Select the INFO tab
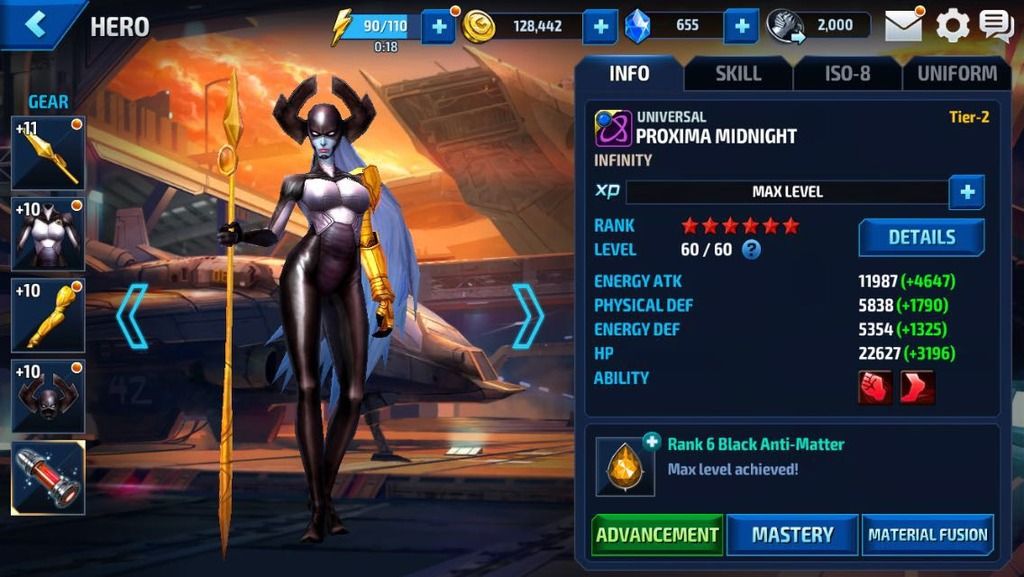Screen dimensions: 1024x577 click(629, 73)
